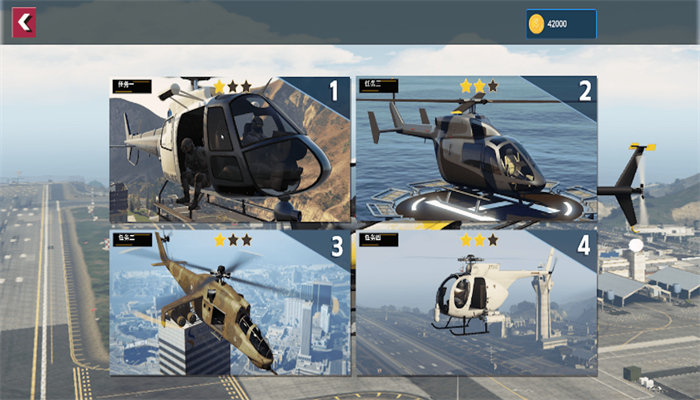Tap the gold coin balance box
The width and height of the screenshot is (700, 400).
[x=561, y=24]
